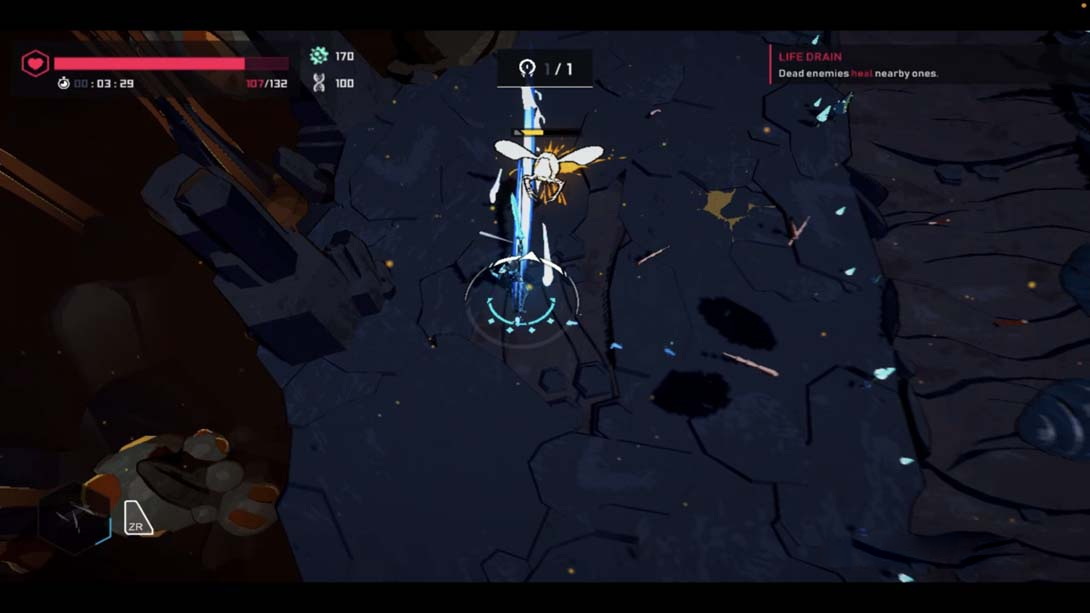Click the green cell currency icon
Viewport: 1090px width, 613px height.
(x=319, y=56)
